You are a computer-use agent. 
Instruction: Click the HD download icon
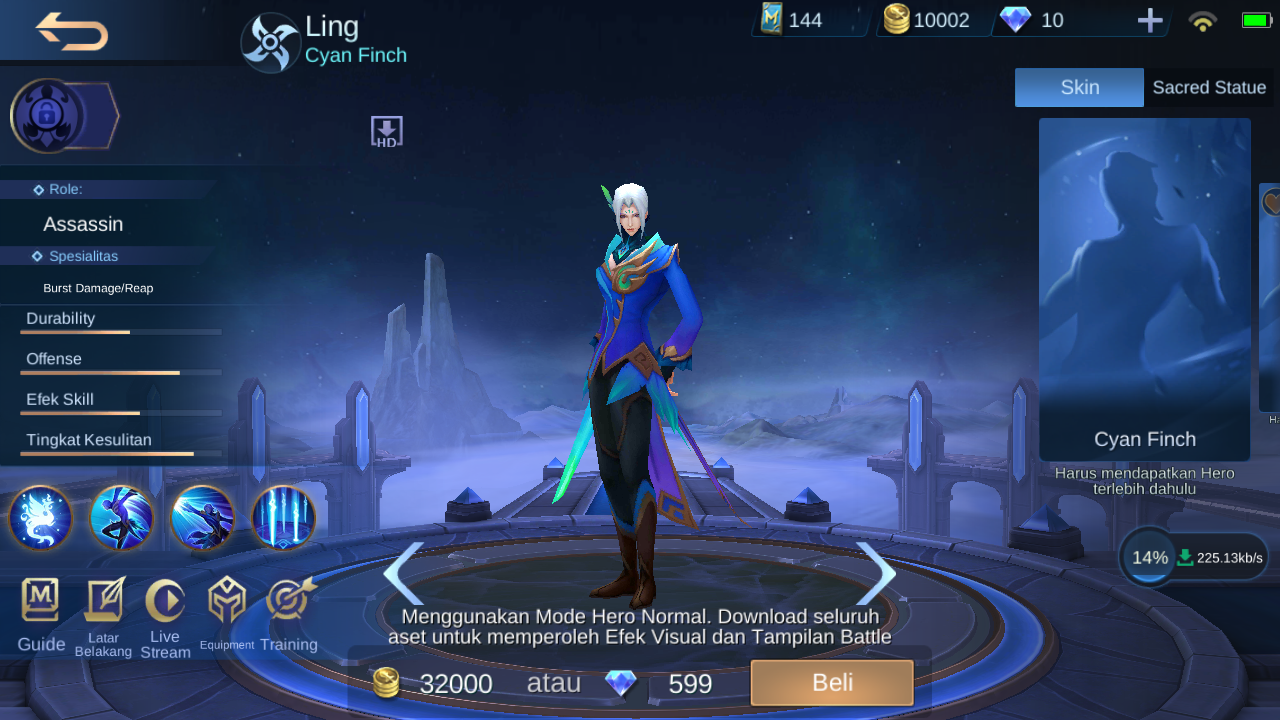pyautogui.click(x=386, y=129)
